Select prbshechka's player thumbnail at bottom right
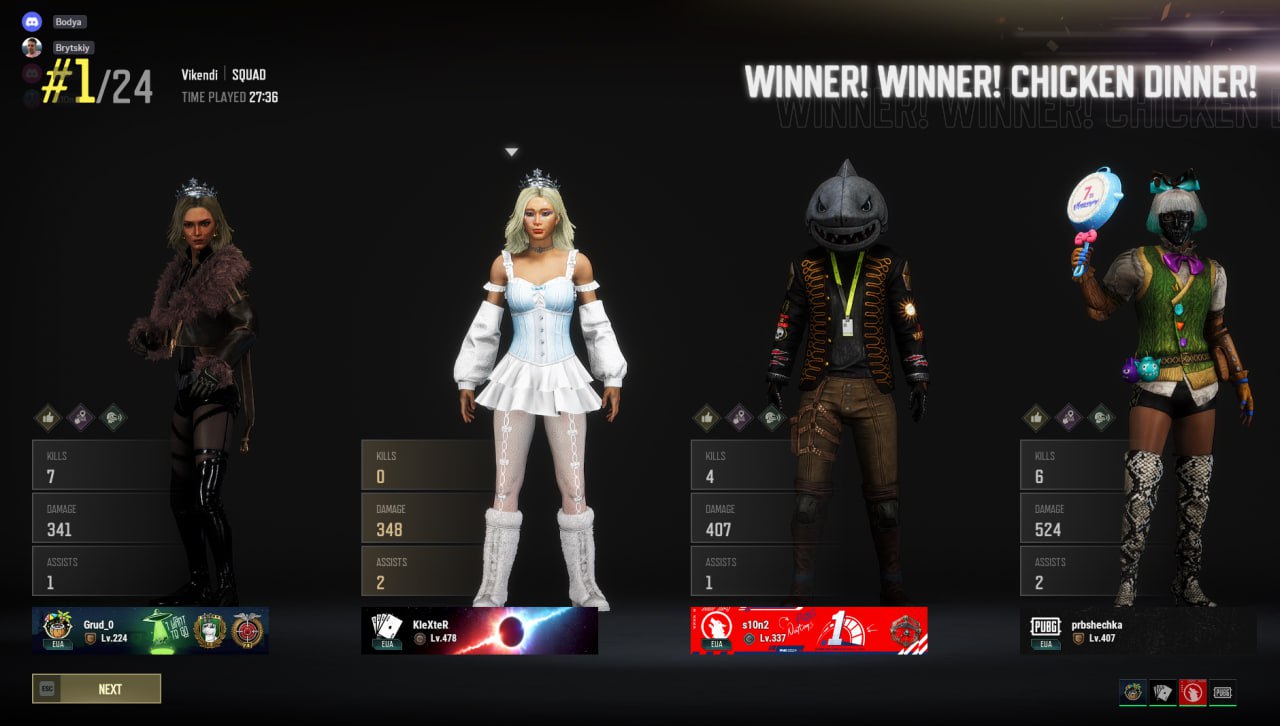 [1223, 691]
